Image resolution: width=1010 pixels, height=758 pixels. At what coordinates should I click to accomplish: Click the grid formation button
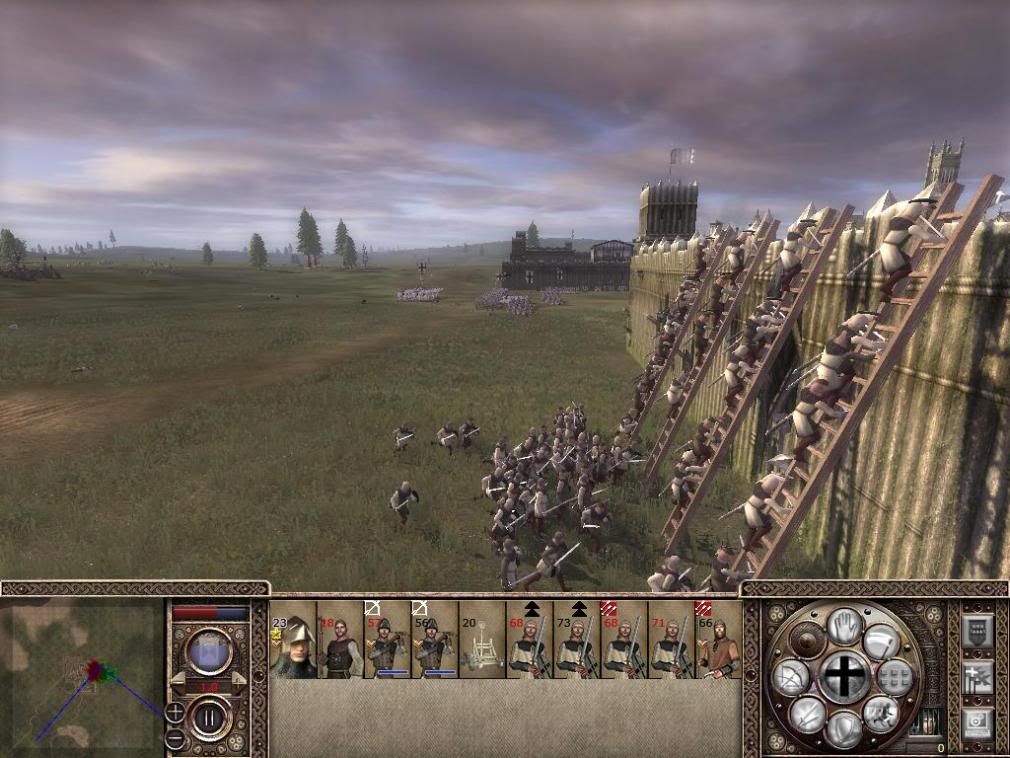point(895,677)
